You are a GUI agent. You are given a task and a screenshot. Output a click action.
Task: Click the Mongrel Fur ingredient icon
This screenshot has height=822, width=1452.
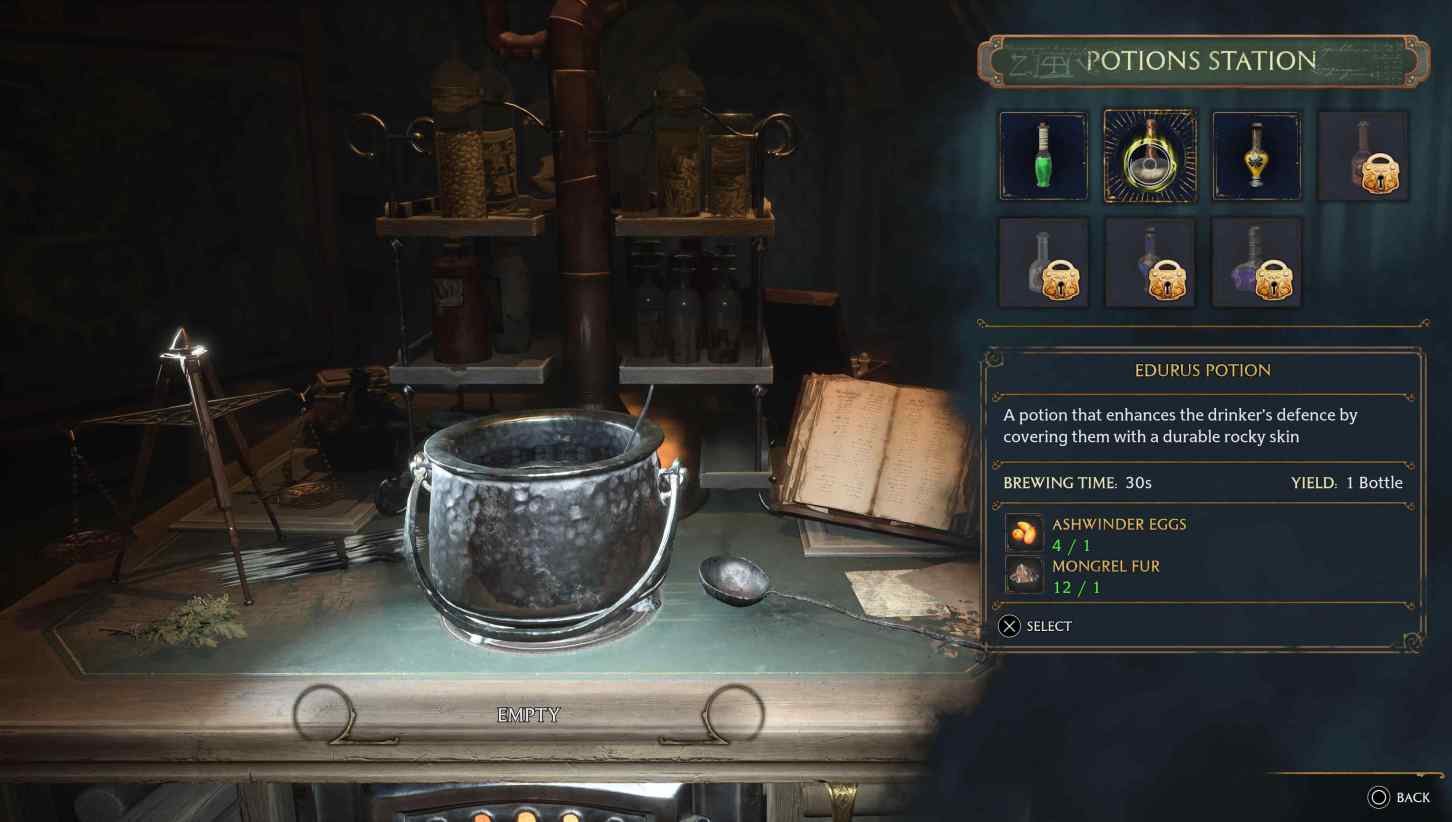point(1024,575)
